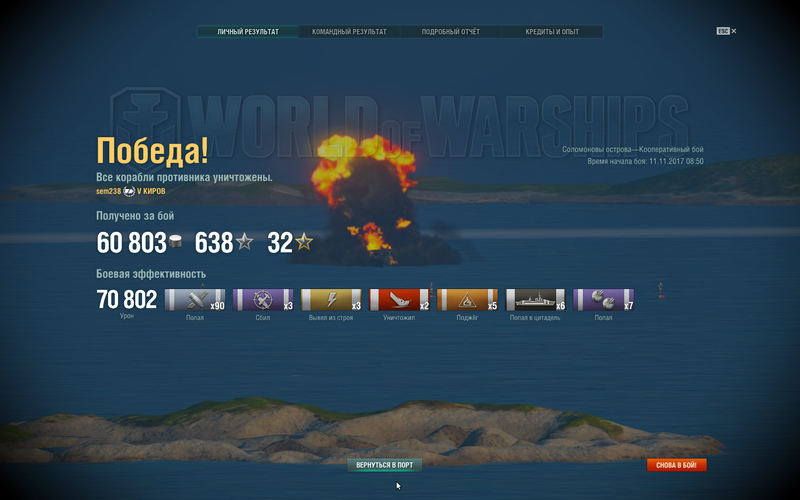Select the x90 shell hits ribbon

click(195, 300)
